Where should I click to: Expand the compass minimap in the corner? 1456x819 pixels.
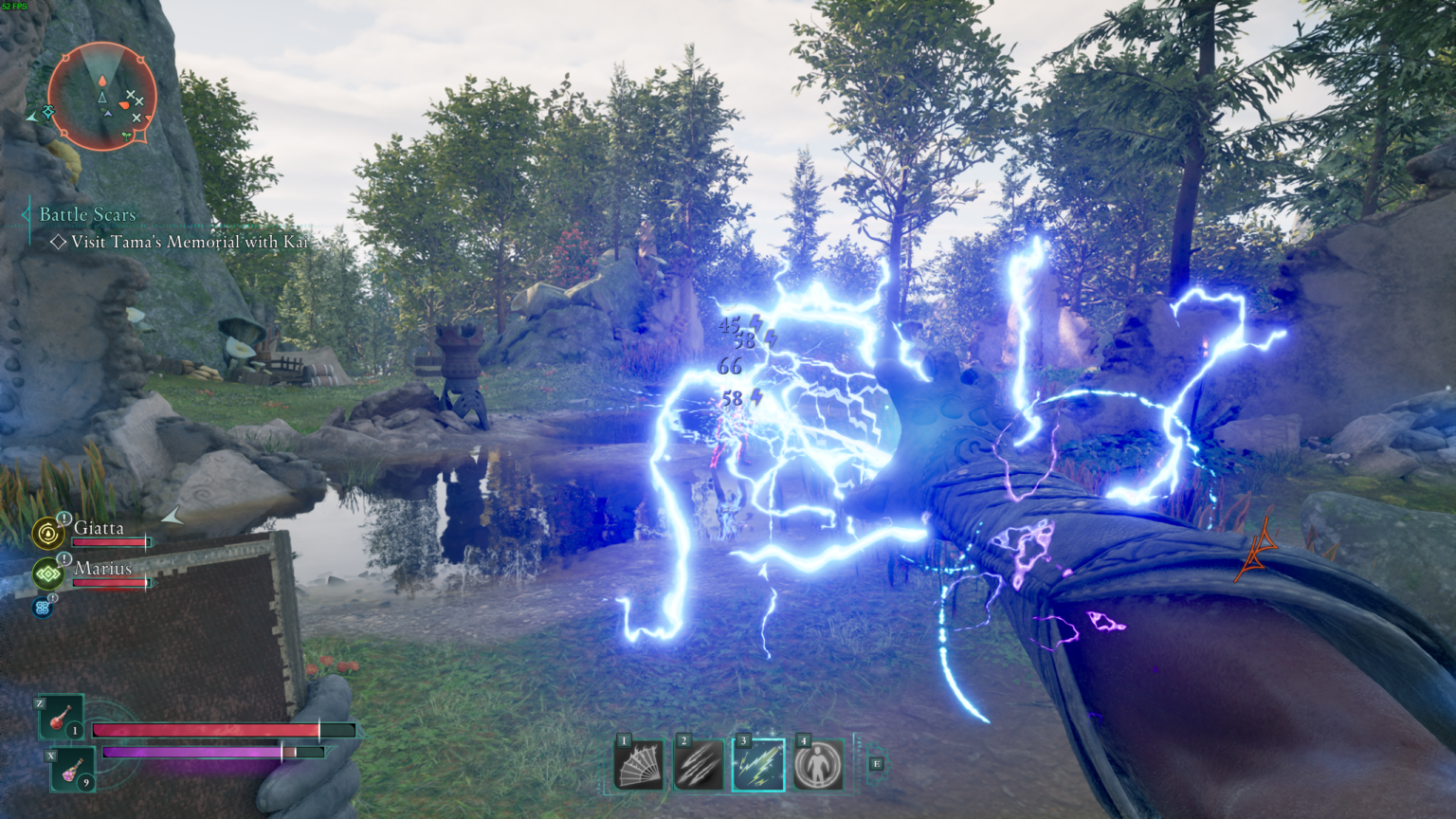click(x=102, y=95)
